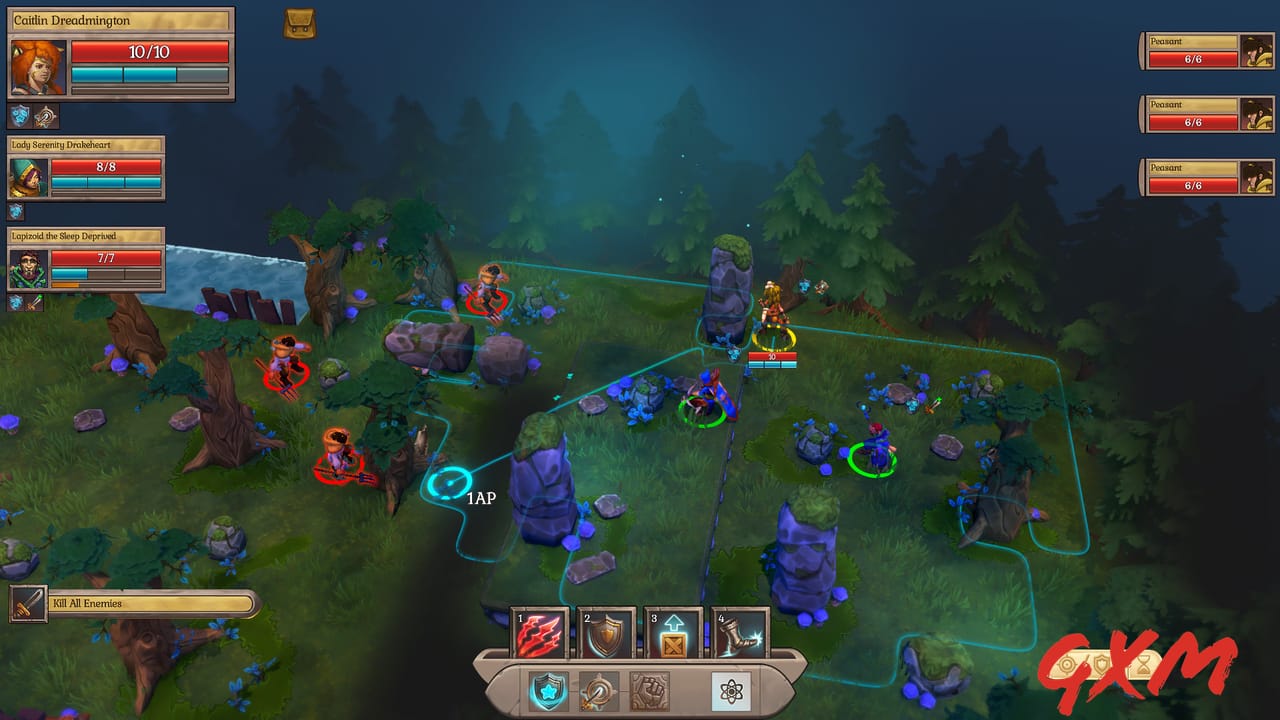This screenshot has height=720, width=1280.
Task: Inspect the shield buff under Caitlin's portrait
Action: click(x=17, y=115)
